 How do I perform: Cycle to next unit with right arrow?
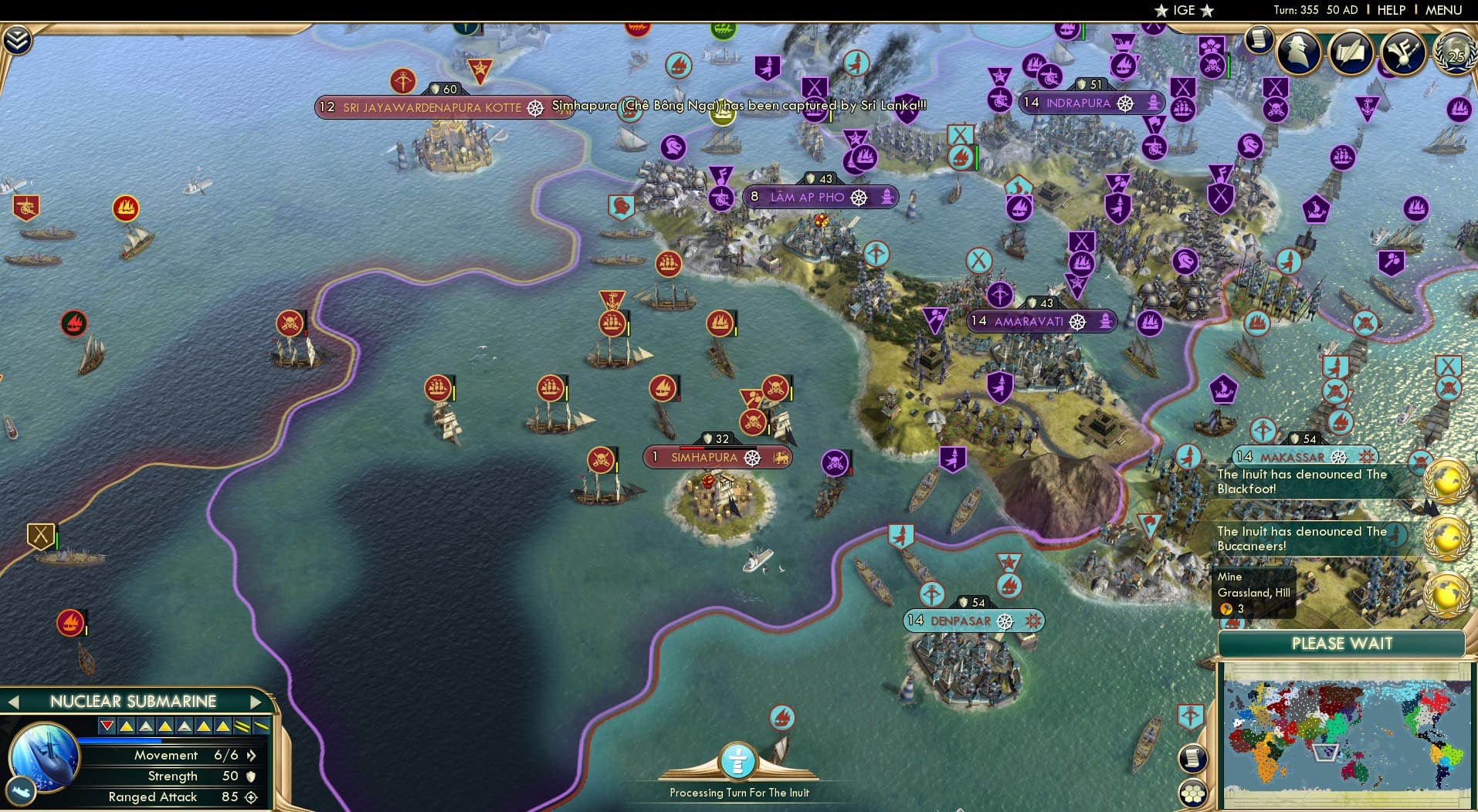(256, 701)
